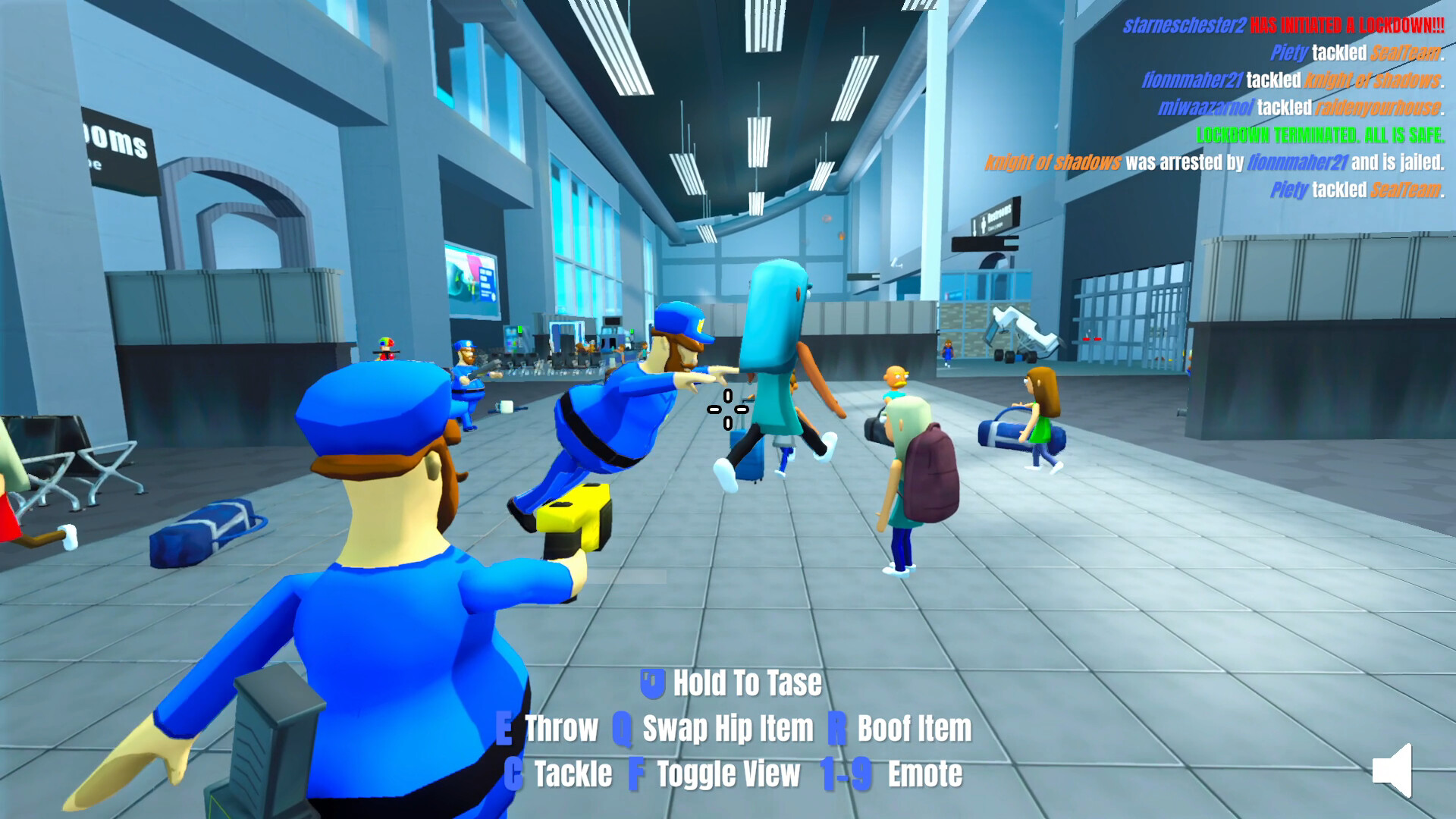Enable tase by clicking Hold To Tase

tap(746, 682)
